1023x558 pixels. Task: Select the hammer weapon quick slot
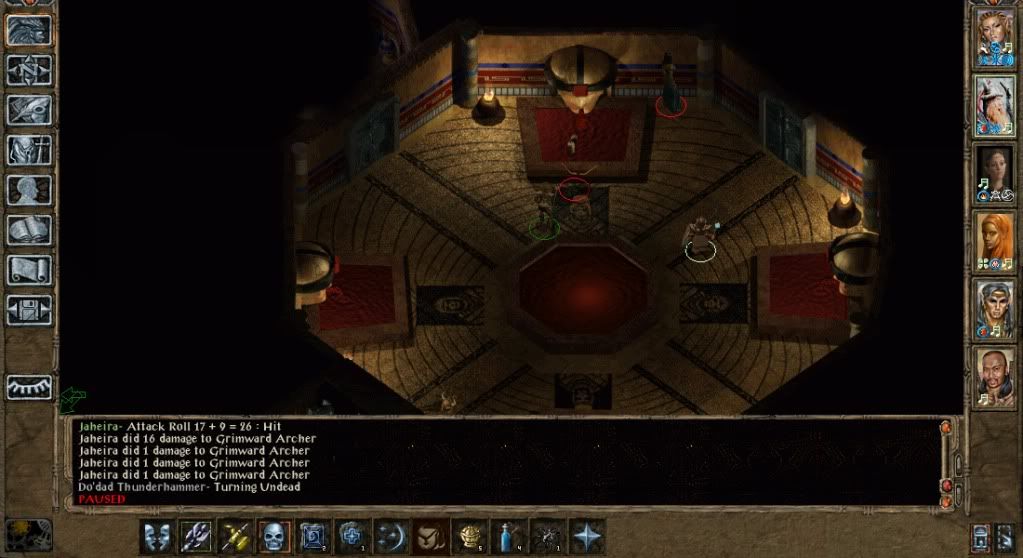pyautogui.click(x=236, y=537)
